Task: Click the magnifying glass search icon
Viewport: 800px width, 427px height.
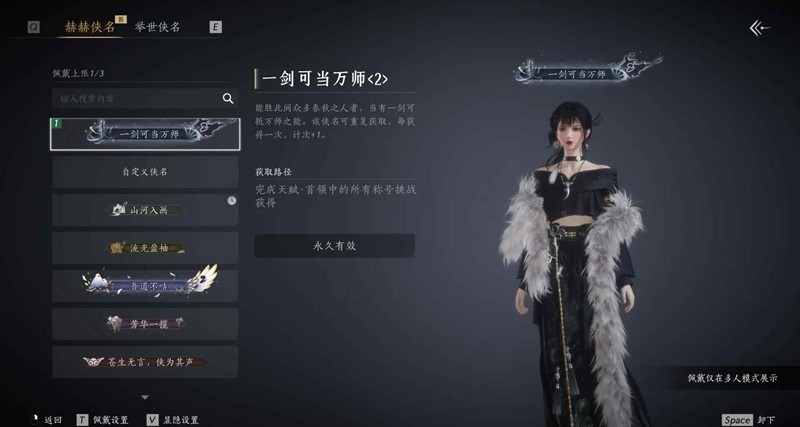Action: [228, 98]
